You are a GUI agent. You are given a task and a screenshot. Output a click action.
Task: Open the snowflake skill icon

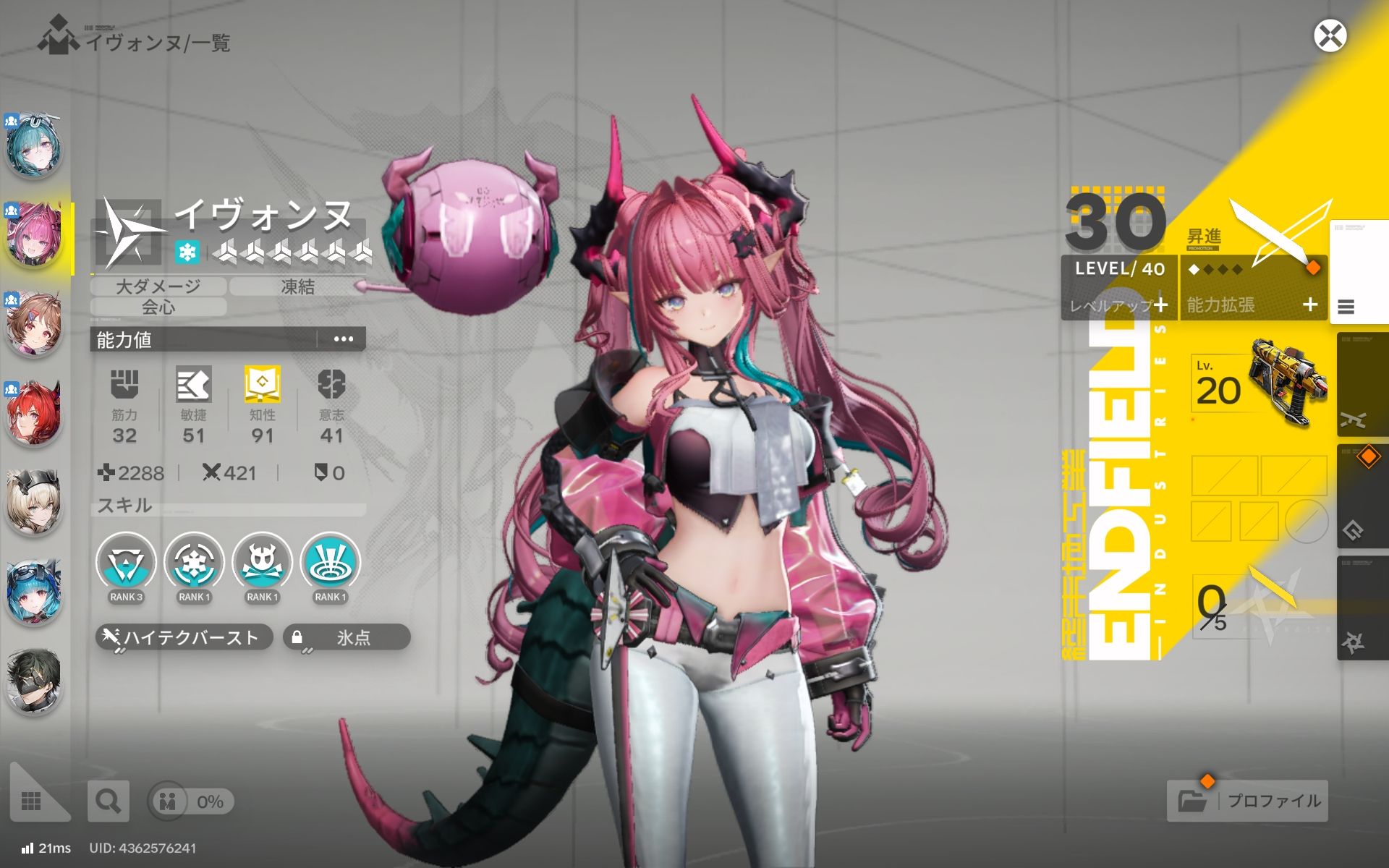(x=194, y=564)
